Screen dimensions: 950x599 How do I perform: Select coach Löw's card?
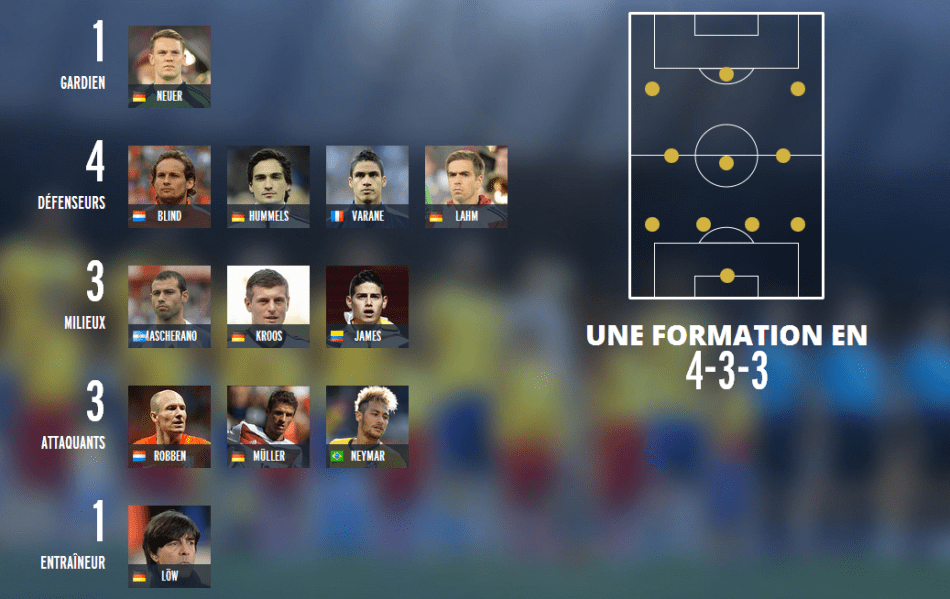click(169, 546)
